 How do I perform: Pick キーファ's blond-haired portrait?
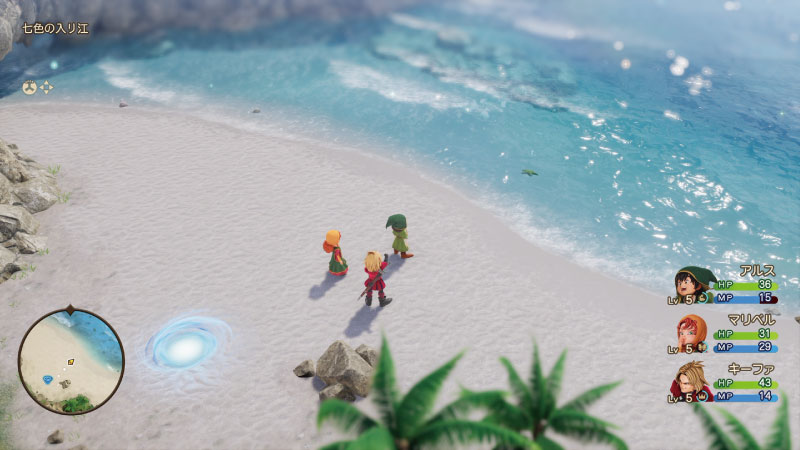[692, 381]
